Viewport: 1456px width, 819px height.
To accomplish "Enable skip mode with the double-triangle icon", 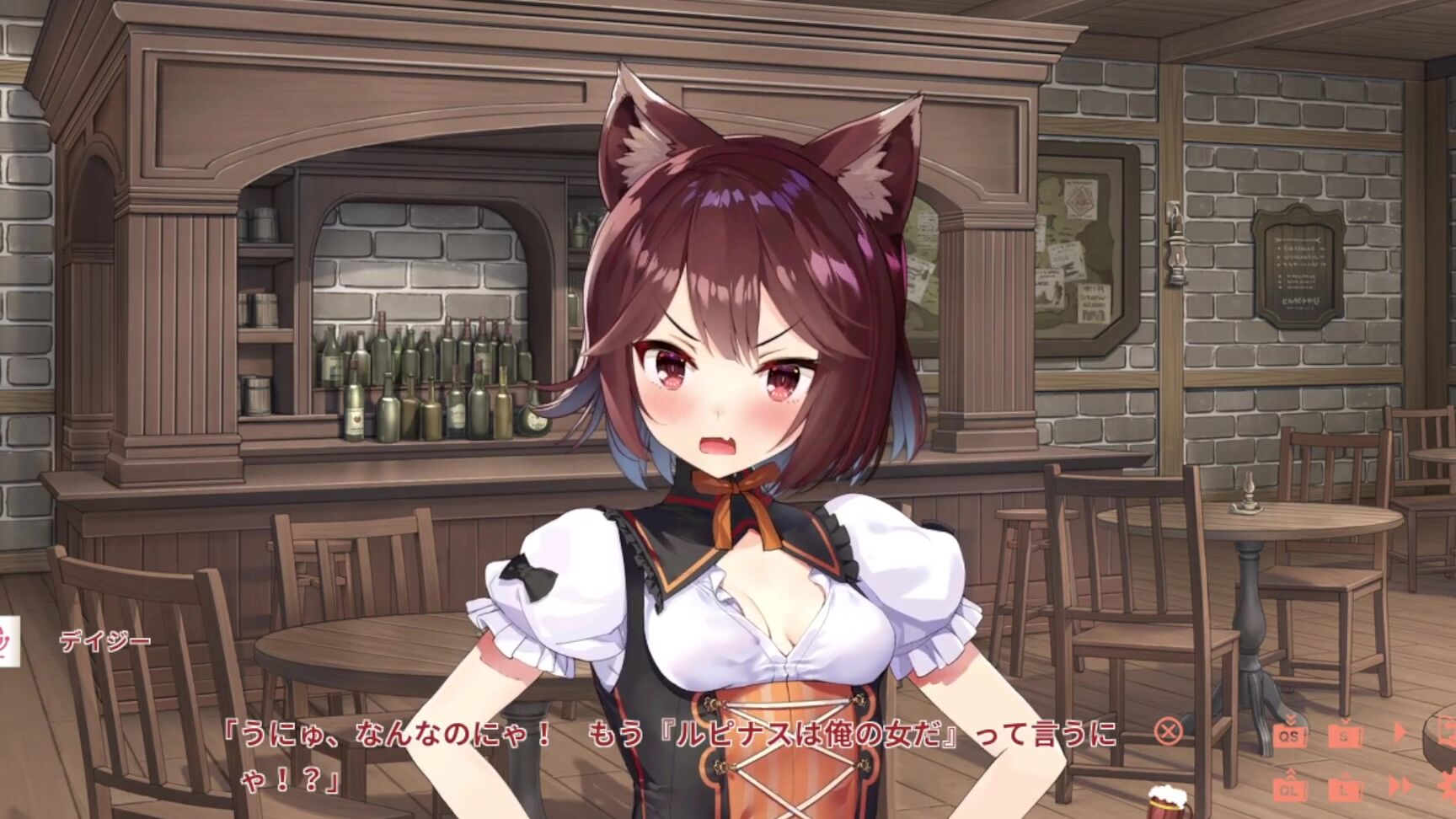I will click(x=1400, y=784).
